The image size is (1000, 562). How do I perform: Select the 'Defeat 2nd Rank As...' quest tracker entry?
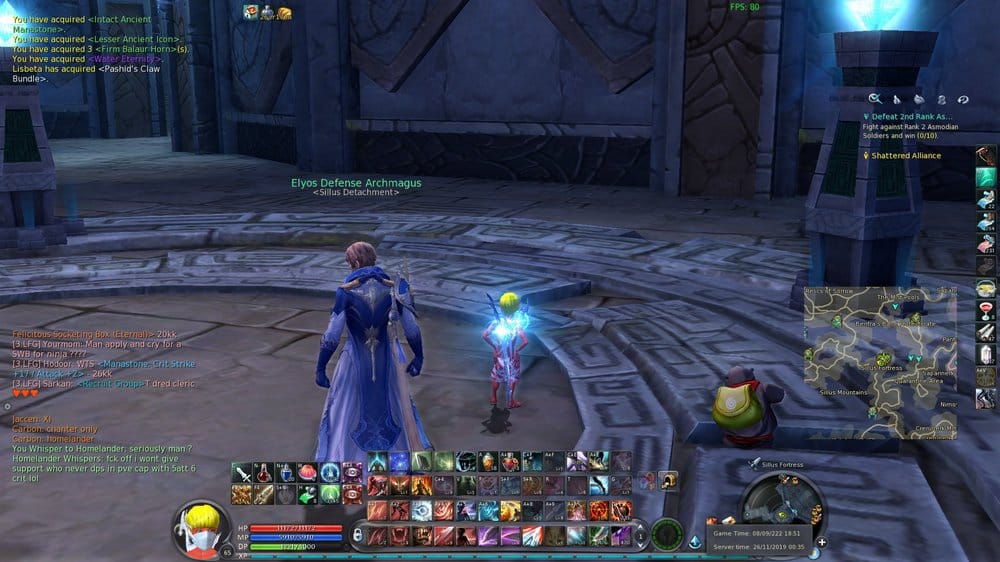[x=913, y=116]
